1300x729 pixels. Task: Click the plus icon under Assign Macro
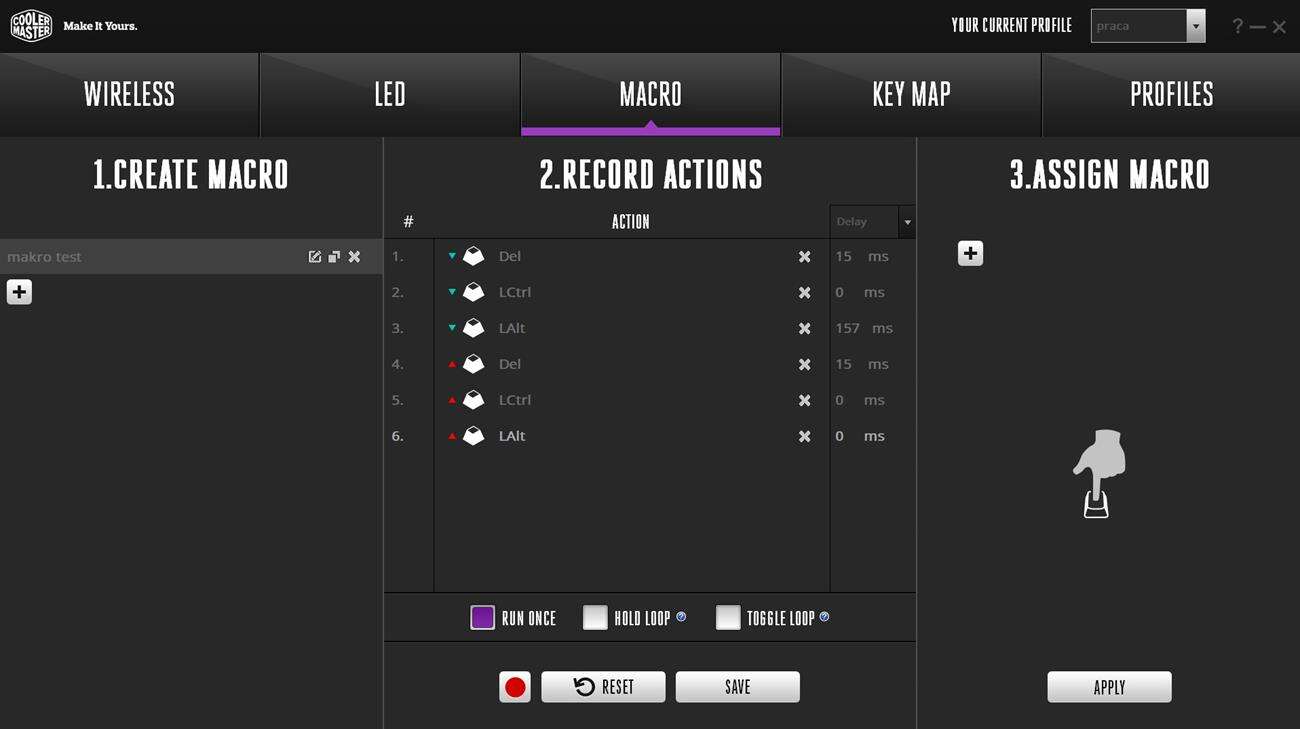coord(968,253)
